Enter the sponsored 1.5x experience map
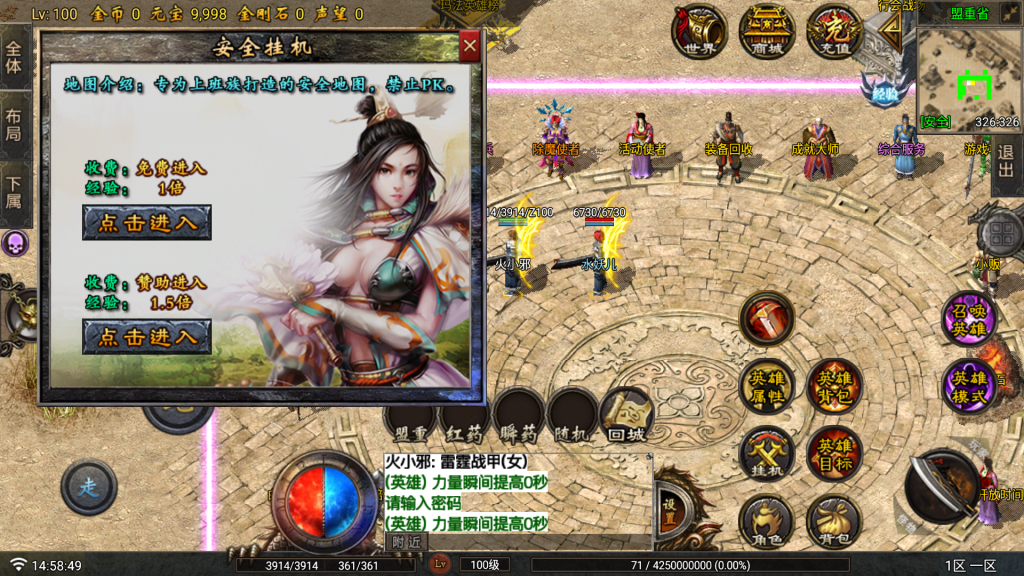Screen dimensions: 1024x576 [147, 337]
